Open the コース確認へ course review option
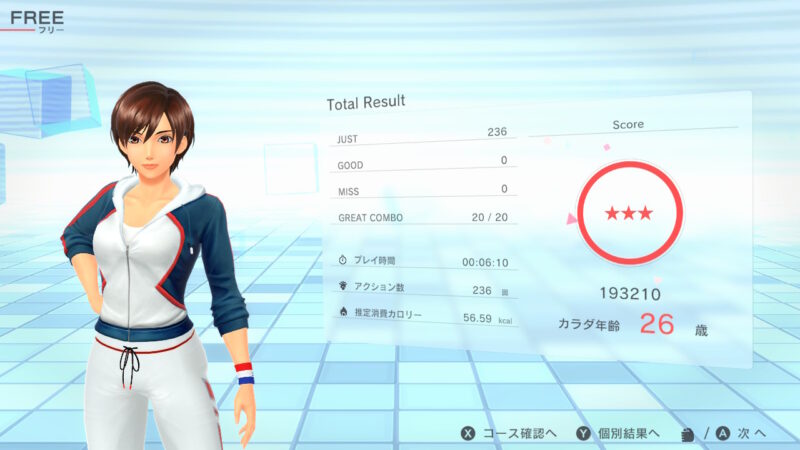 click(x=507, y=433)
